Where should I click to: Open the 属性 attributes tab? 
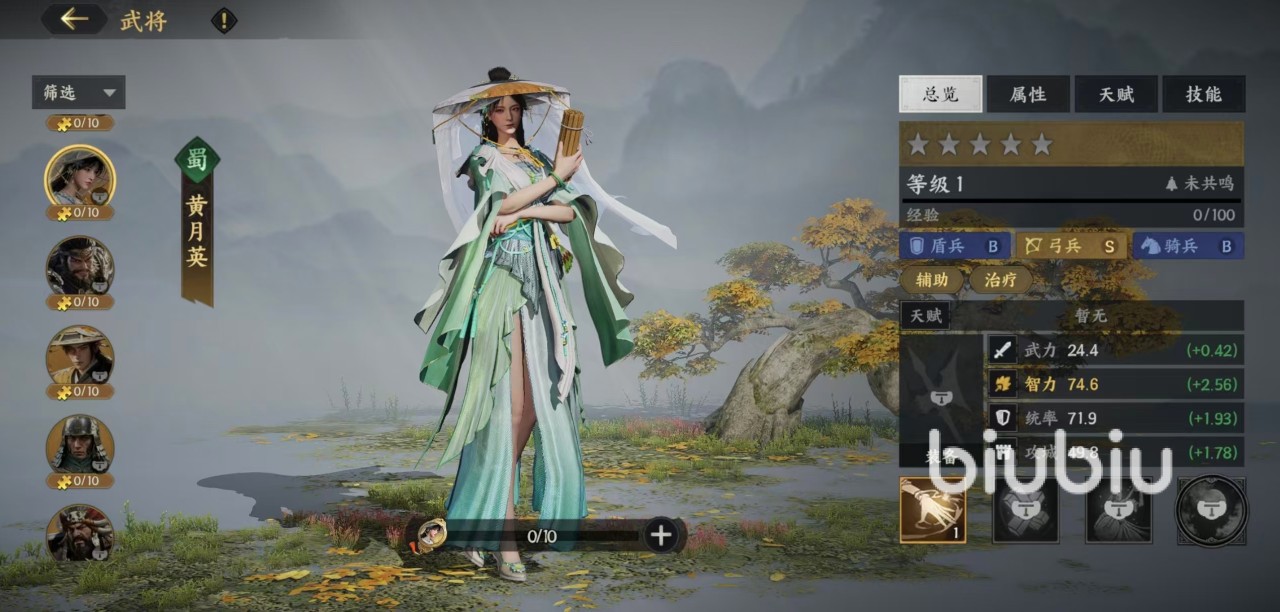[x=1028, y=94]
